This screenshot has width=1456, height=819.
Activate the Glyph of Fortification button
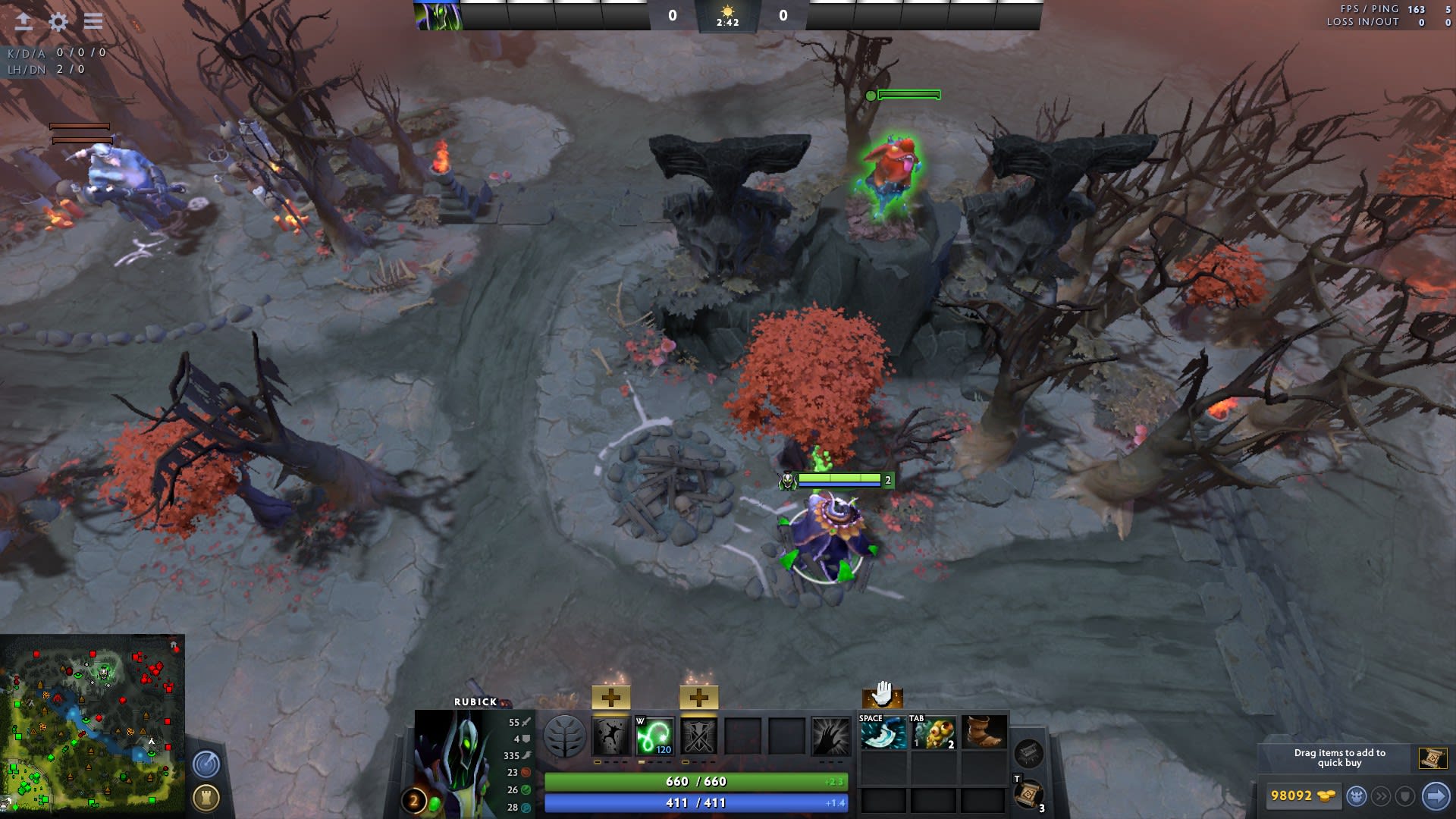(x=206, y=797)
